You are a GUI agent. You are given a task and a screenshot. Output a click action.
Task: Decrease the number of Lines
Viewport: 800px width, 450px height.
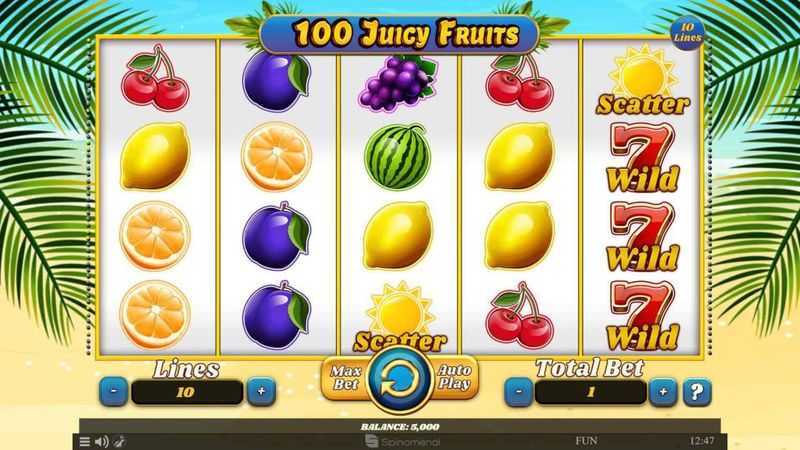(x=113, y=392)
